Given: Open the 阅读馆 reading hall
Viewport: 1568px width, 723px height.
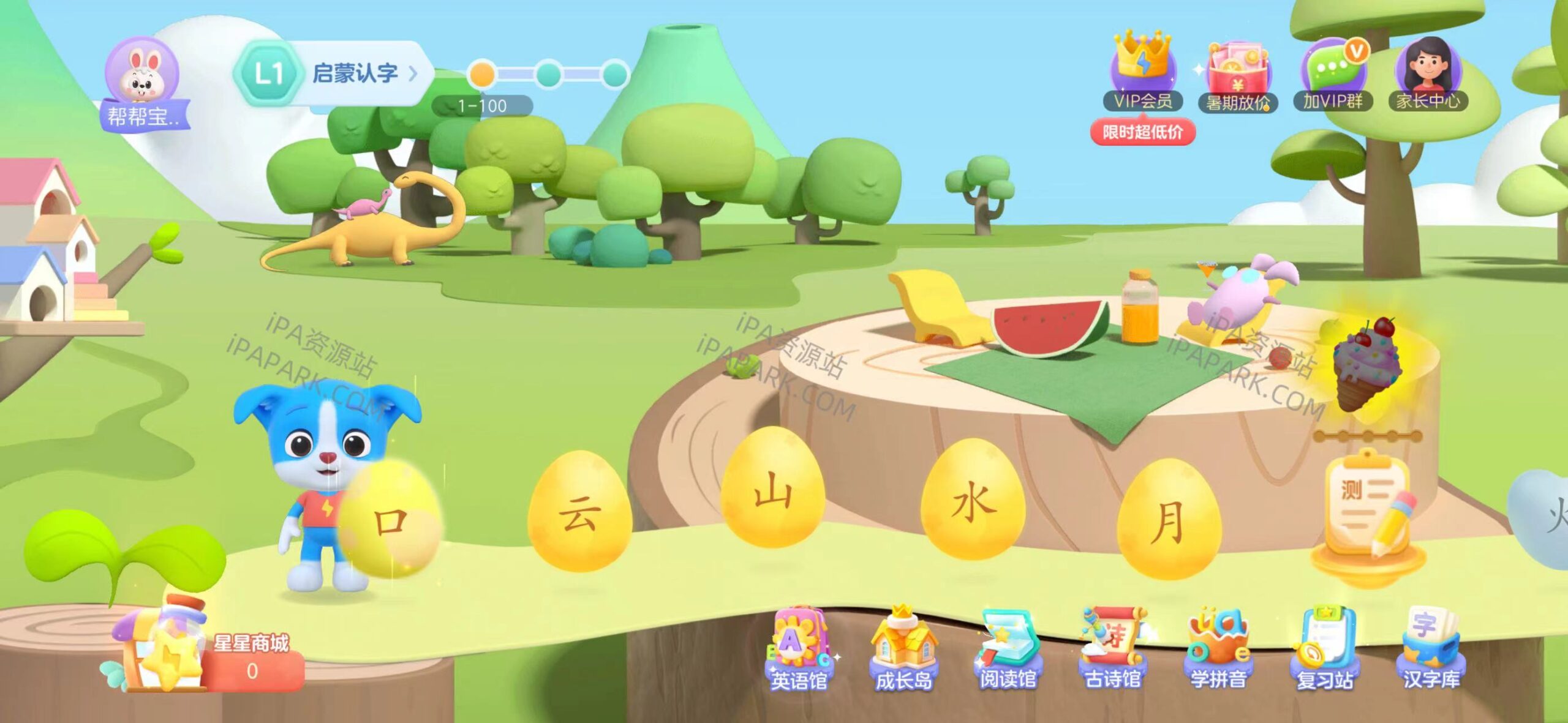Looking at the screenshot, I should [x=1008, y=650].
